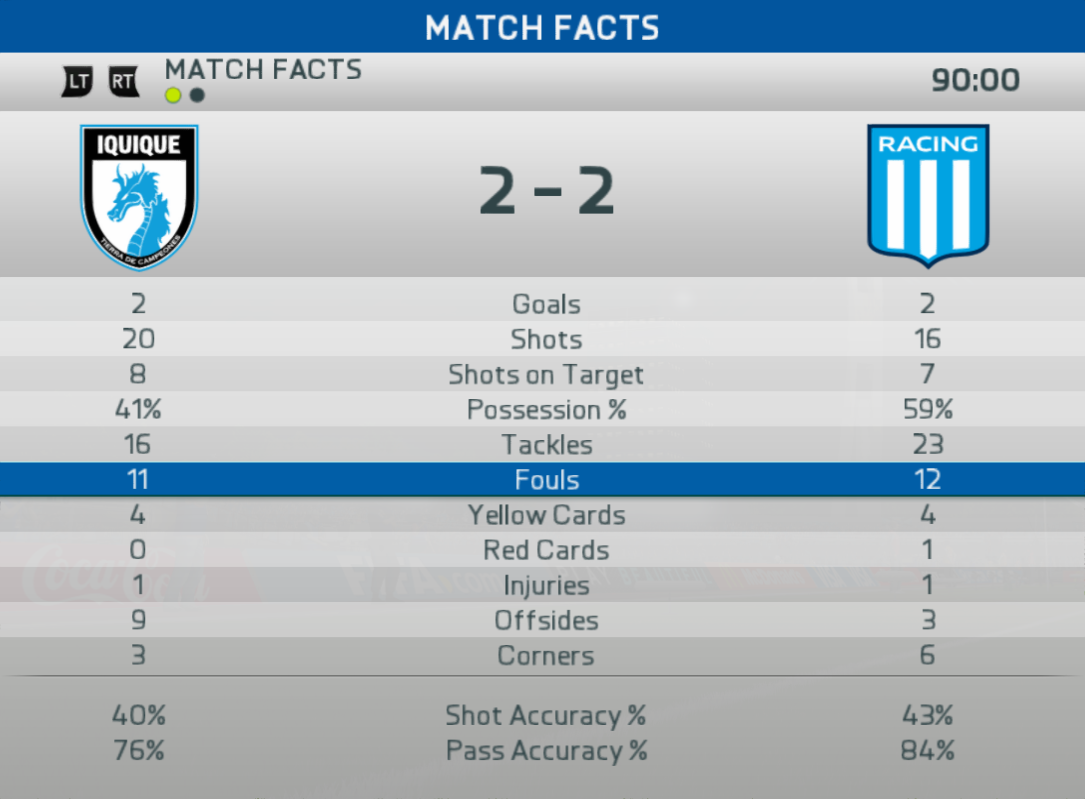Viewport: 1085px width, 799px height.
Task: Select the Shots stat row
Action: pos(545,339)
